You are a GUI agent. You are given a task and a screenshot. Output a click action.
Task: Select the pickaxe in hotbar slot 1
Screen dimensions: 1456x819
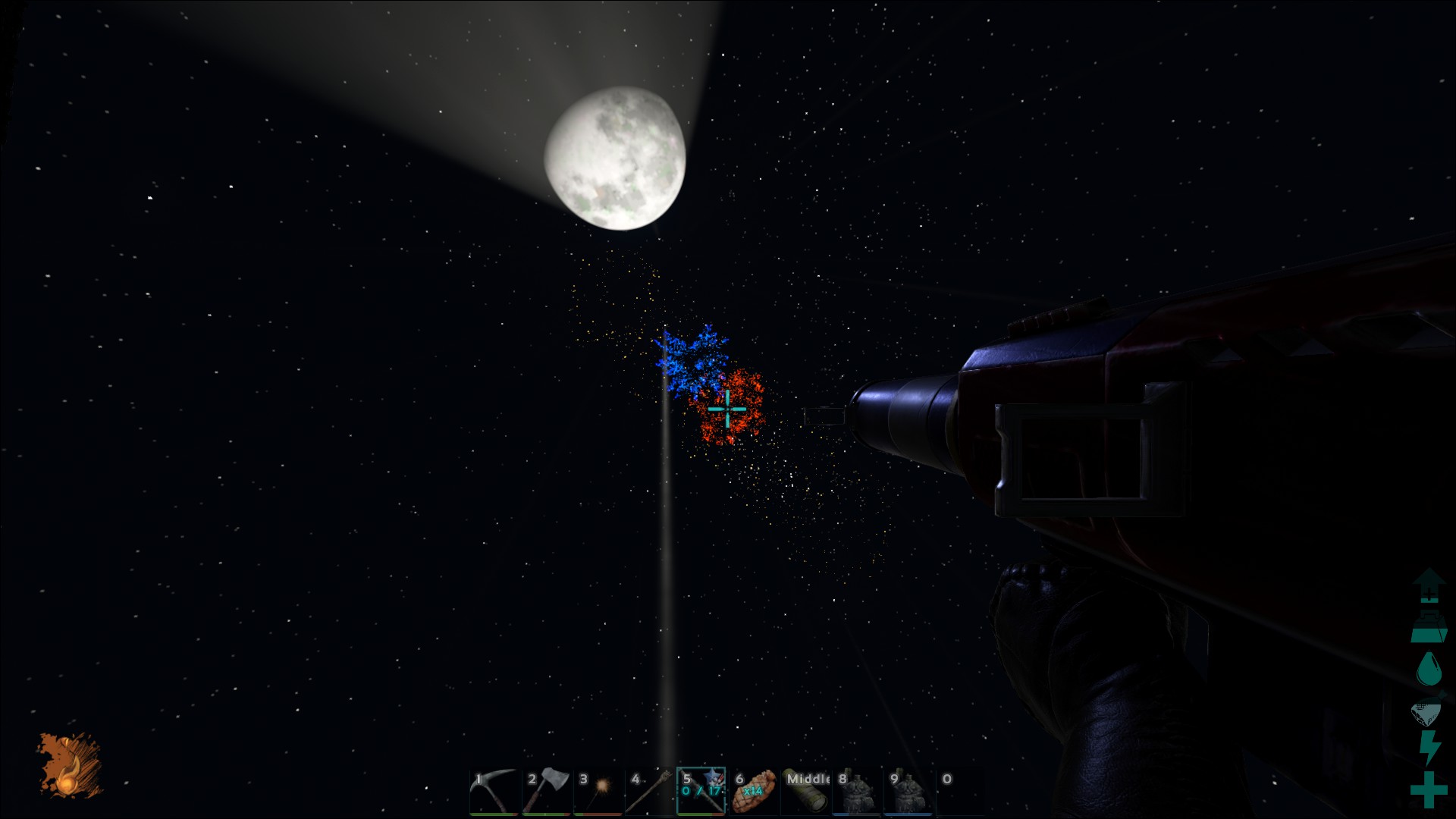(x=494, y=792)
